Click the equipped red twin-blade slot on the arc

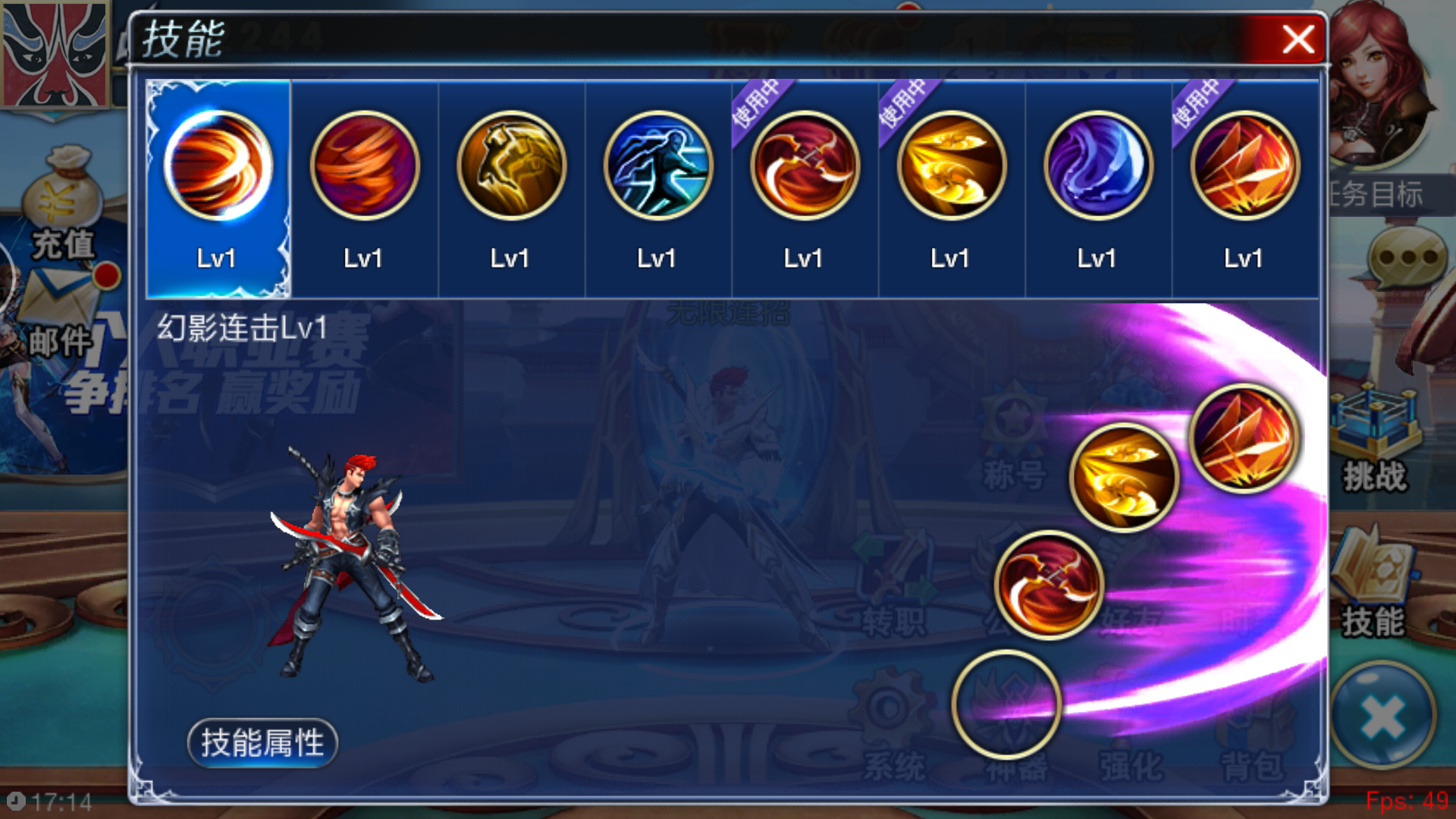click(1049, 585)
